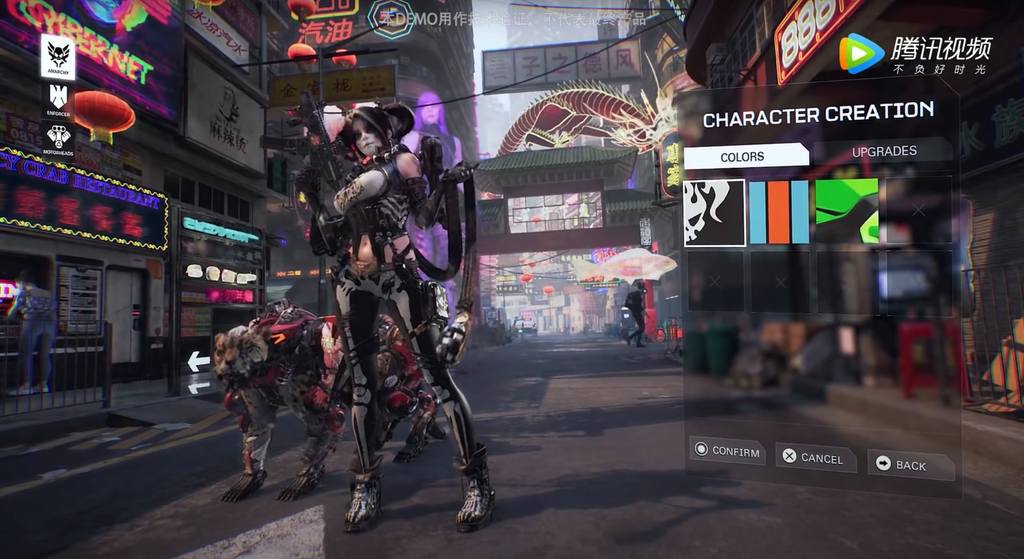Choose the Enforcer faction icon
The image size is (1024, 559).
pyautogui.click(x=58, y=98)
